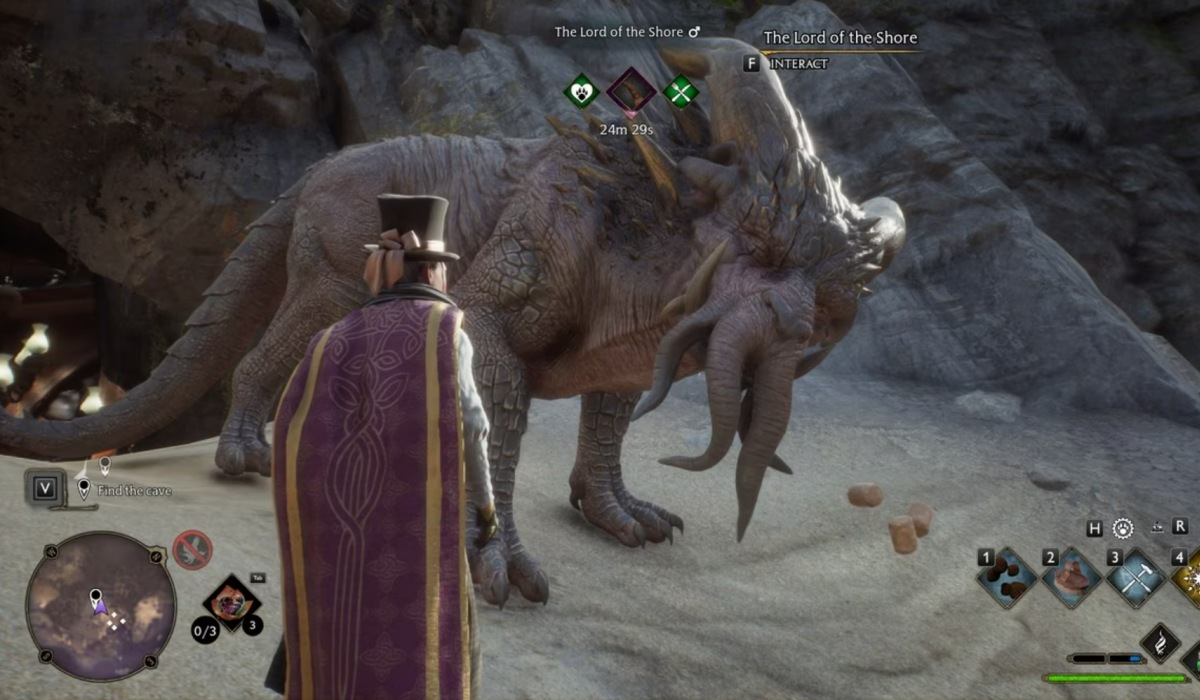Image resolution: width=1200 pixels, height=700 pixels.
Task: Select the crossed hammers tool slot
Action: click(x=1135, y=577)
